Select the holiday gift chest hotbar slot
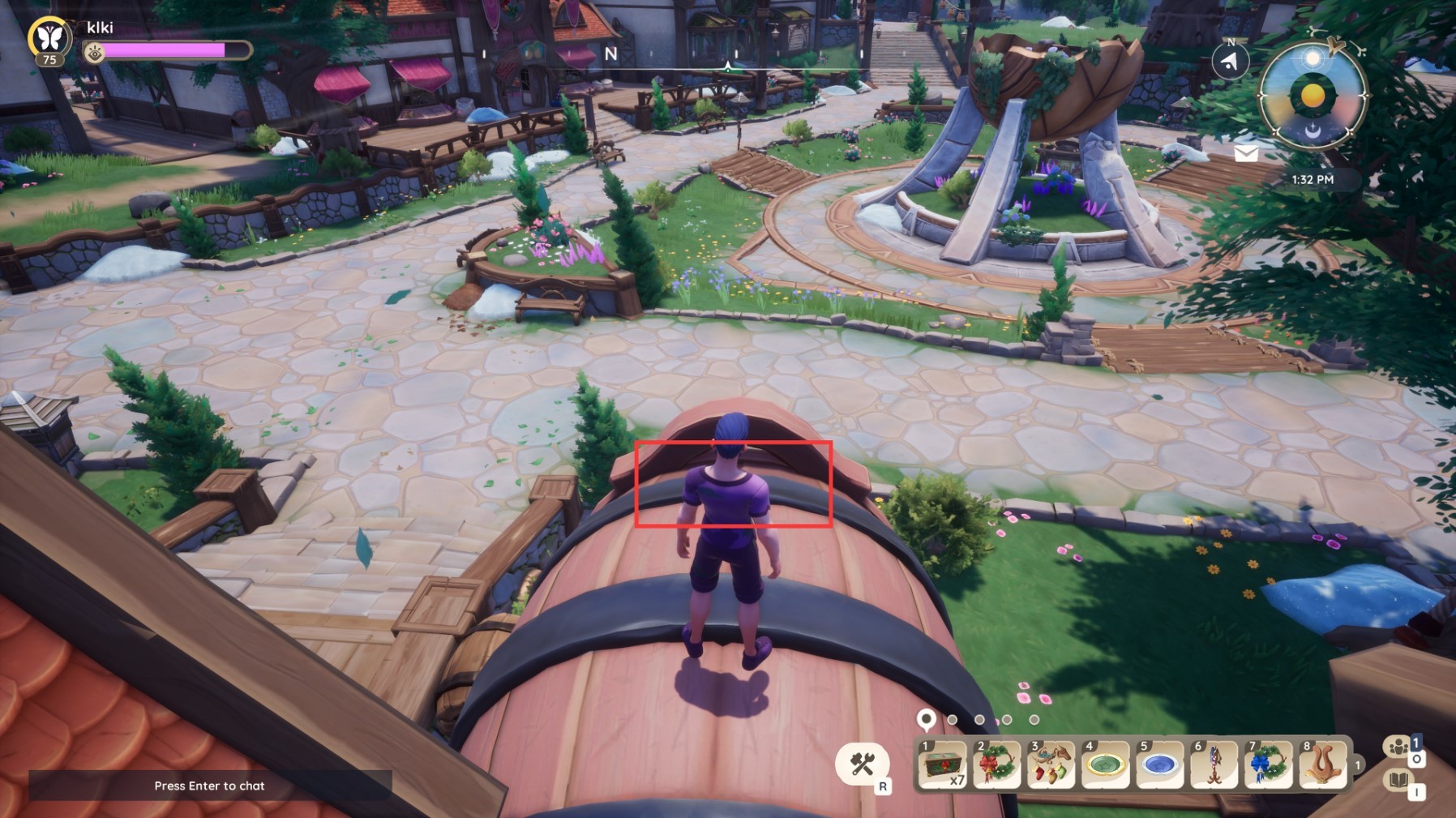The height and width of the screenshot is (818, 1456). coord(942,764)
